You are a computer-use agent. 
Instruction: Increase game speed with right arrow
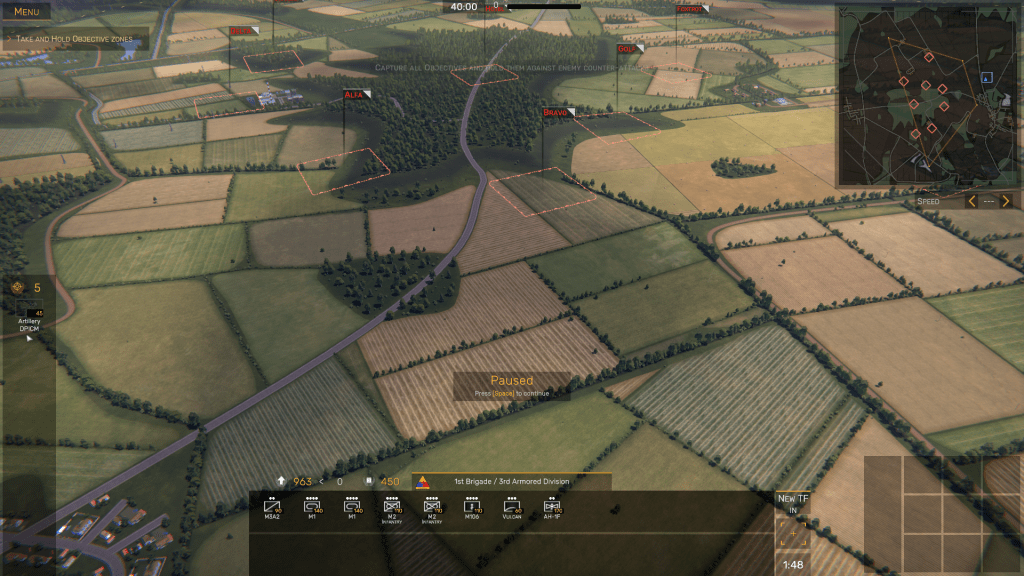pos(1006,201)
